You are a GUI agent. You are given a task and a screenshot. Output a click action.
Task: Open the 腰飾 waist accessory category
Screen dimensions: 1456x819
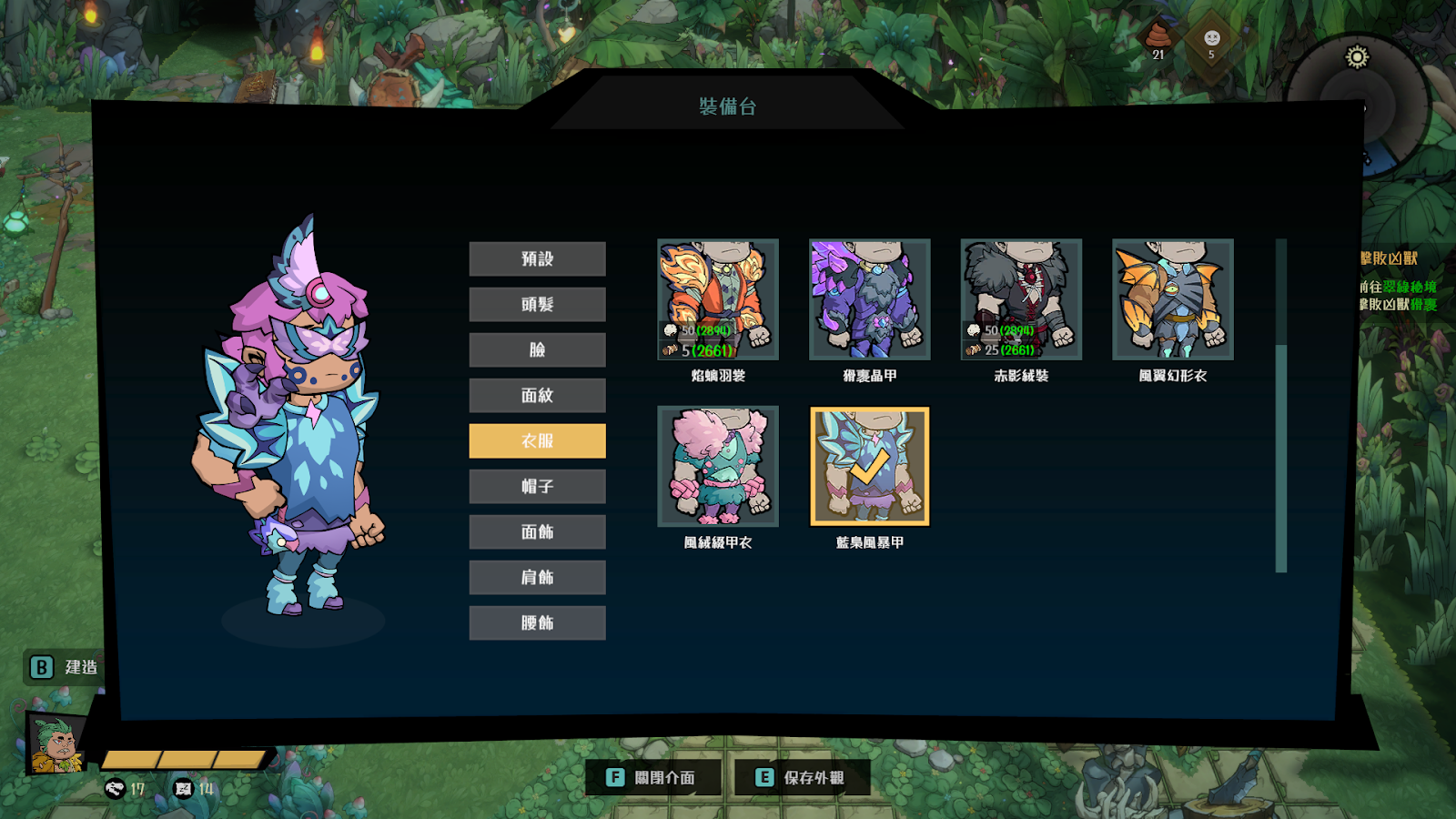537,622
